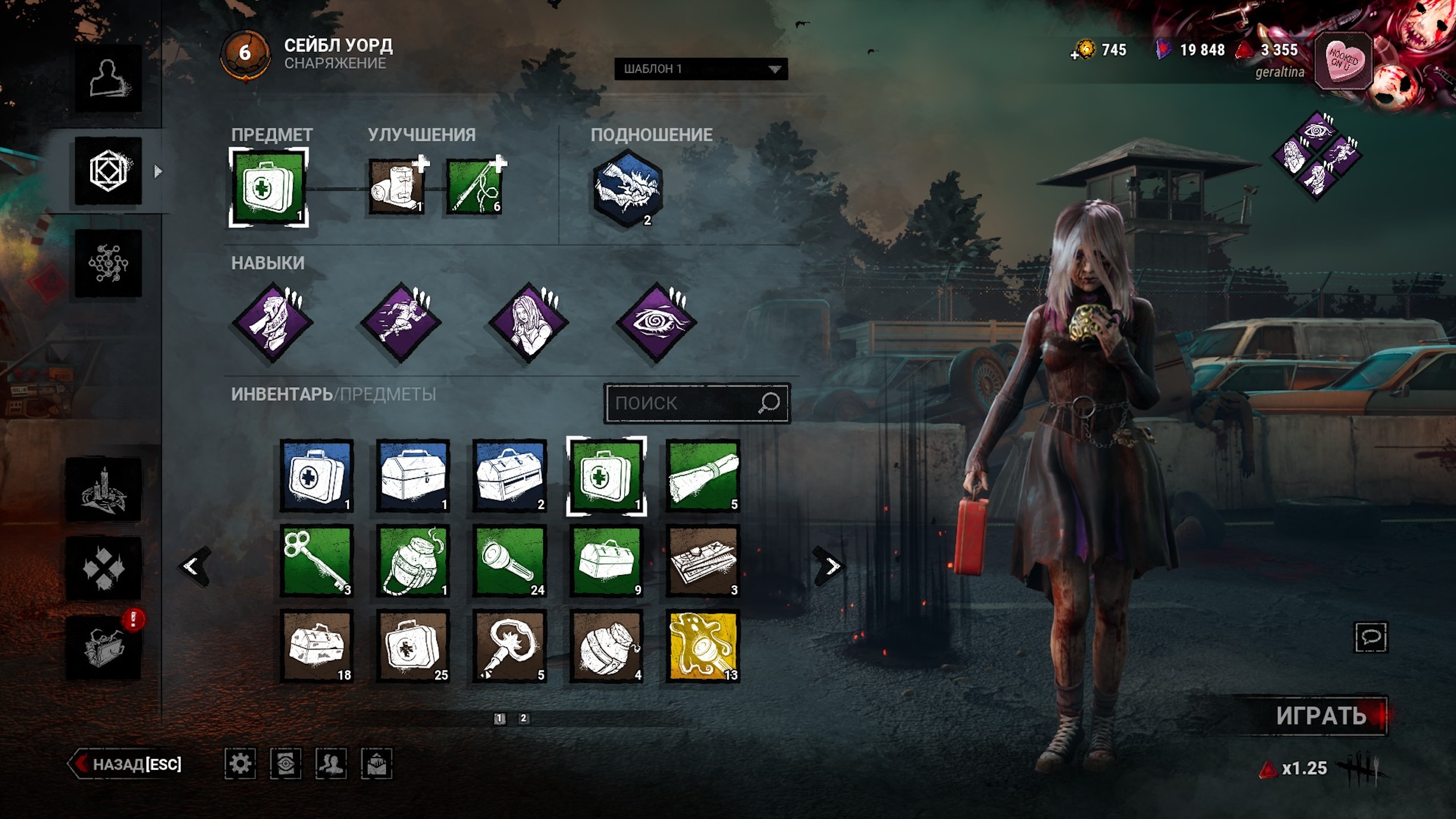Open the equipped offering slot
This screenshot has height=819, width=1456.
coord(627,188)
